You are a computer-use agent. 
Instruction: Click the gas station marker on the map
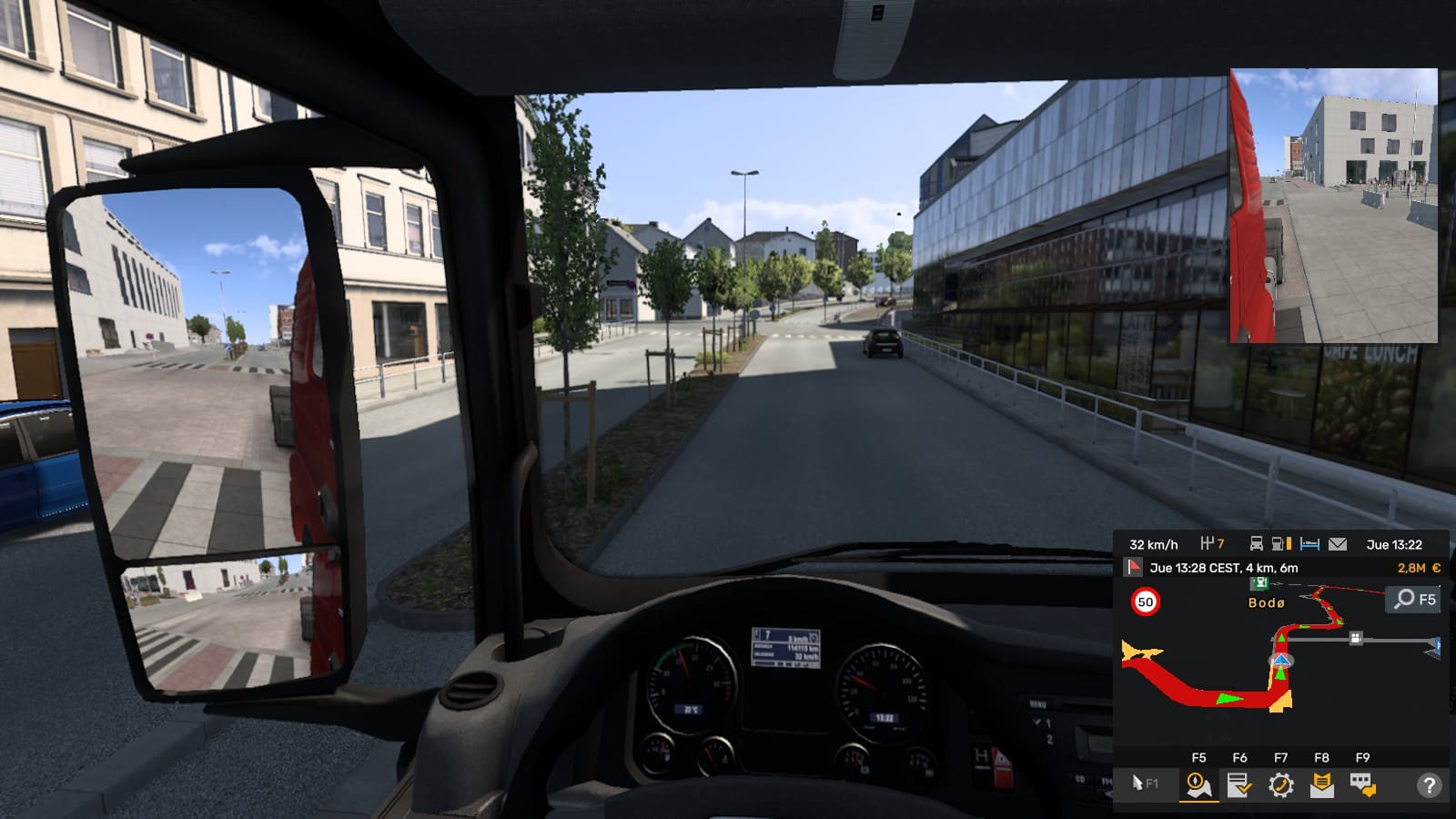[1259, 584]
